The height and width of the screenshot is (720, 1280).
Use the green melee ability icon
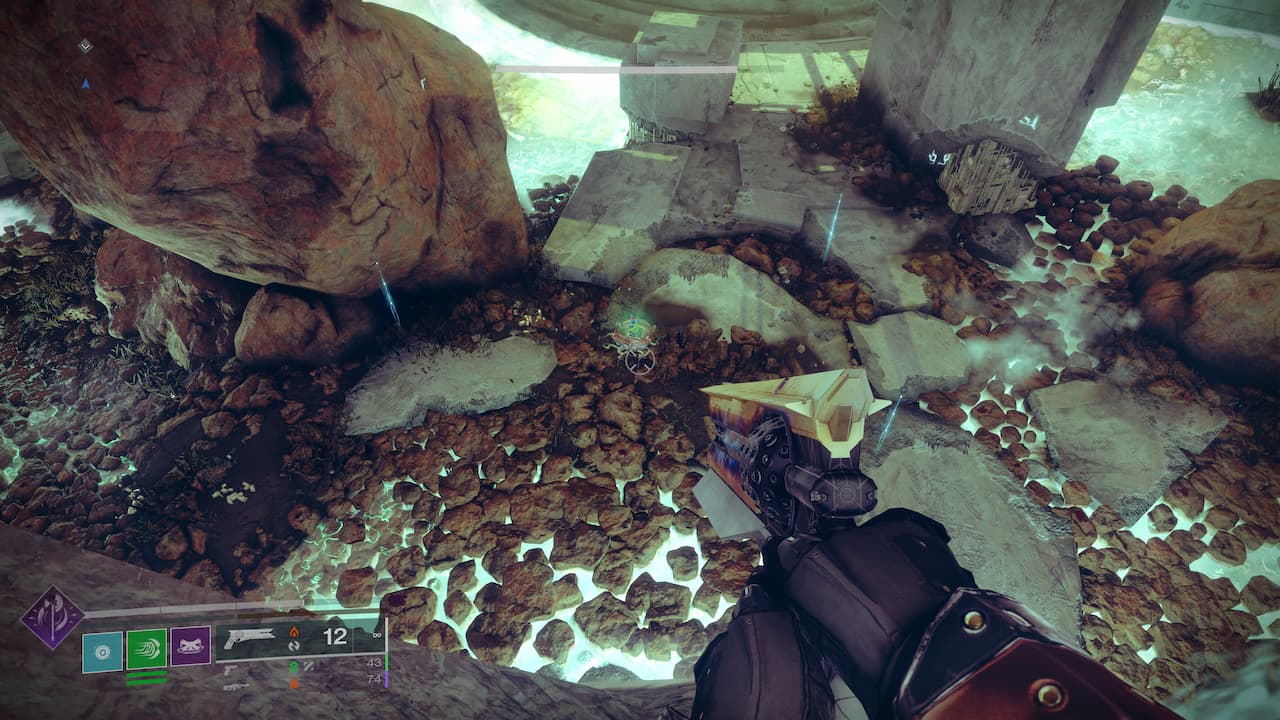coord(146,648)
